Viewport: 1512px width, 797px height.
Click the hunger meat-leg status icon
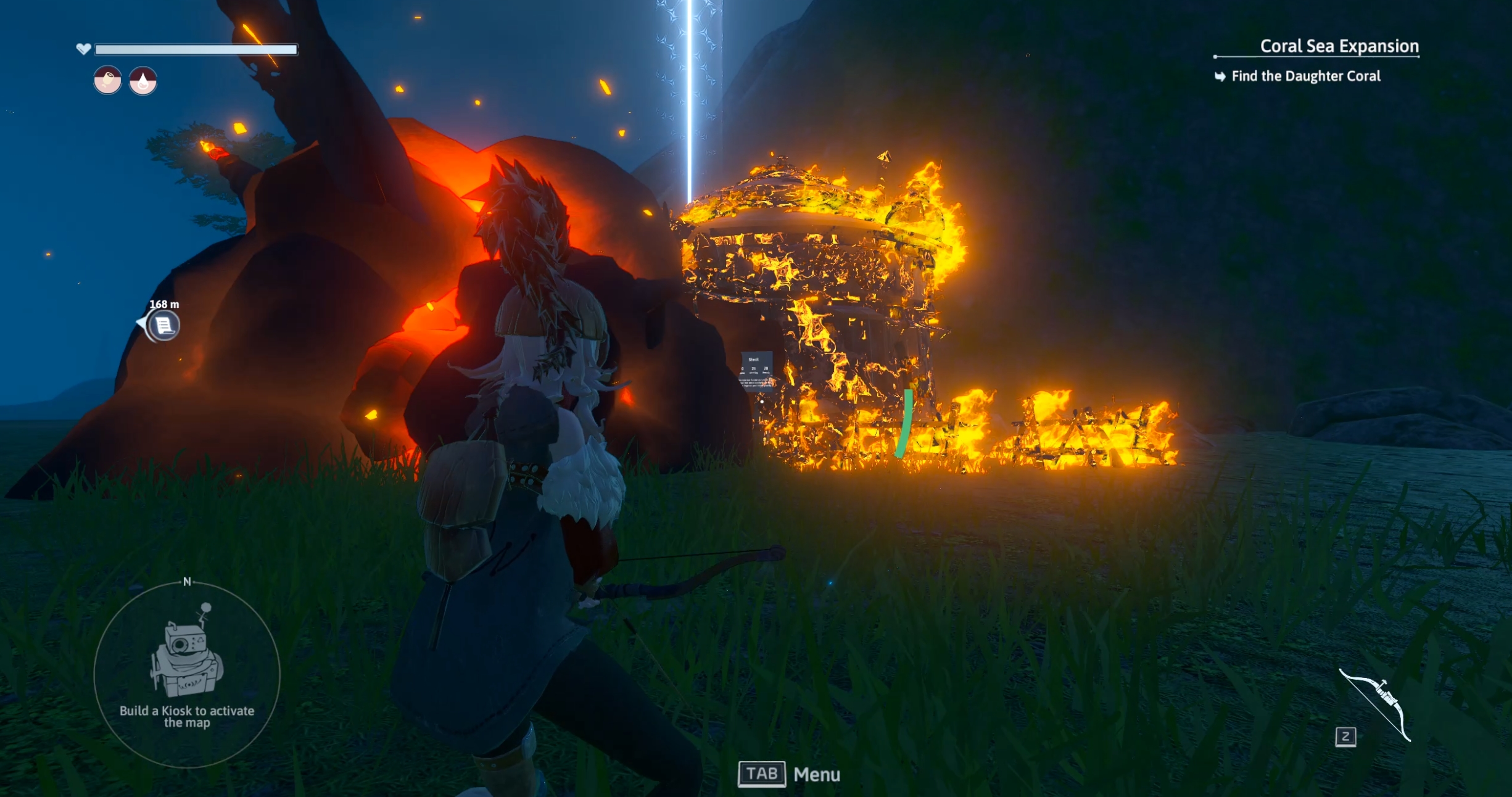pyautogui.click(x=107, y=80)
